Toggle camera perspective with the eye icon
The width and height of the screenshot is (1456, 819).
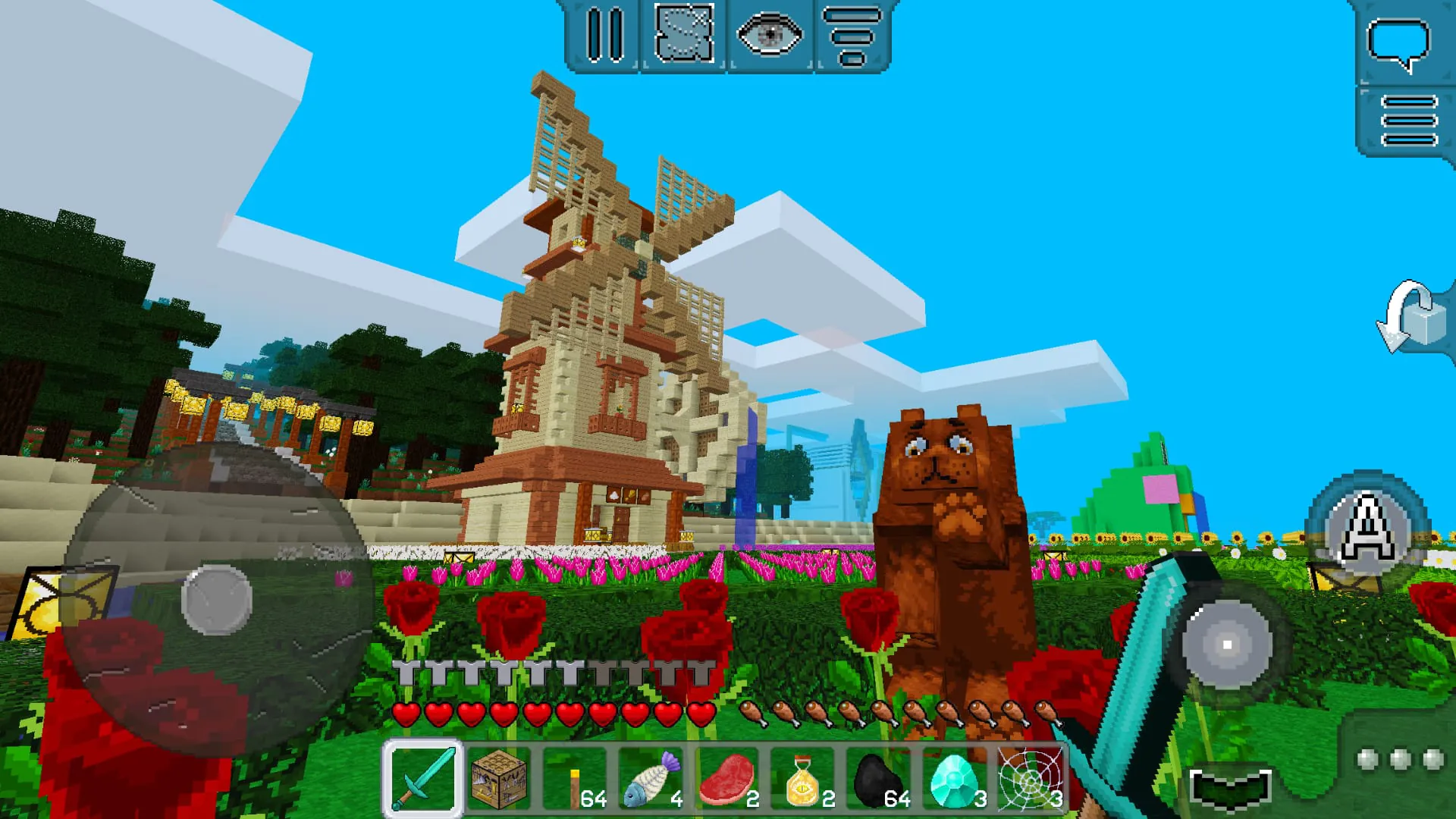(x=771, y=36)
